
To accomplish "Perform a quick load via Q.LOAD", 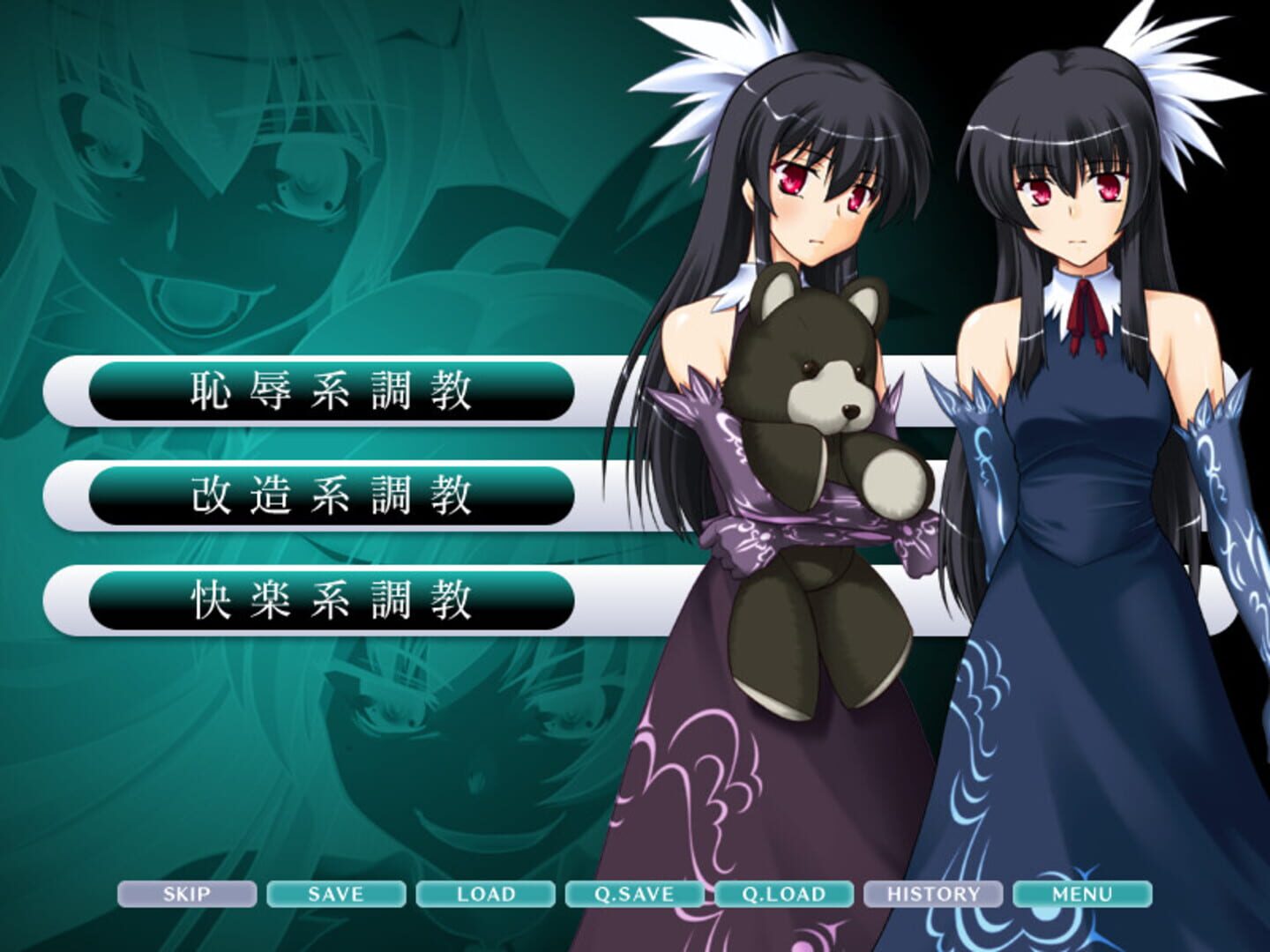I will click(782, 896).
